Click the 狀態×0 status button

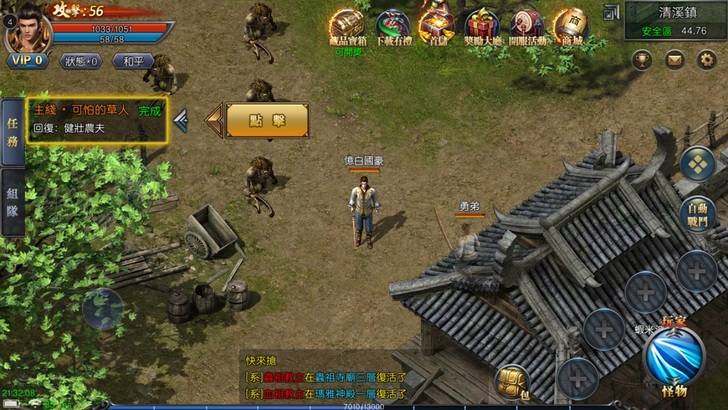(x=82, y=61)
